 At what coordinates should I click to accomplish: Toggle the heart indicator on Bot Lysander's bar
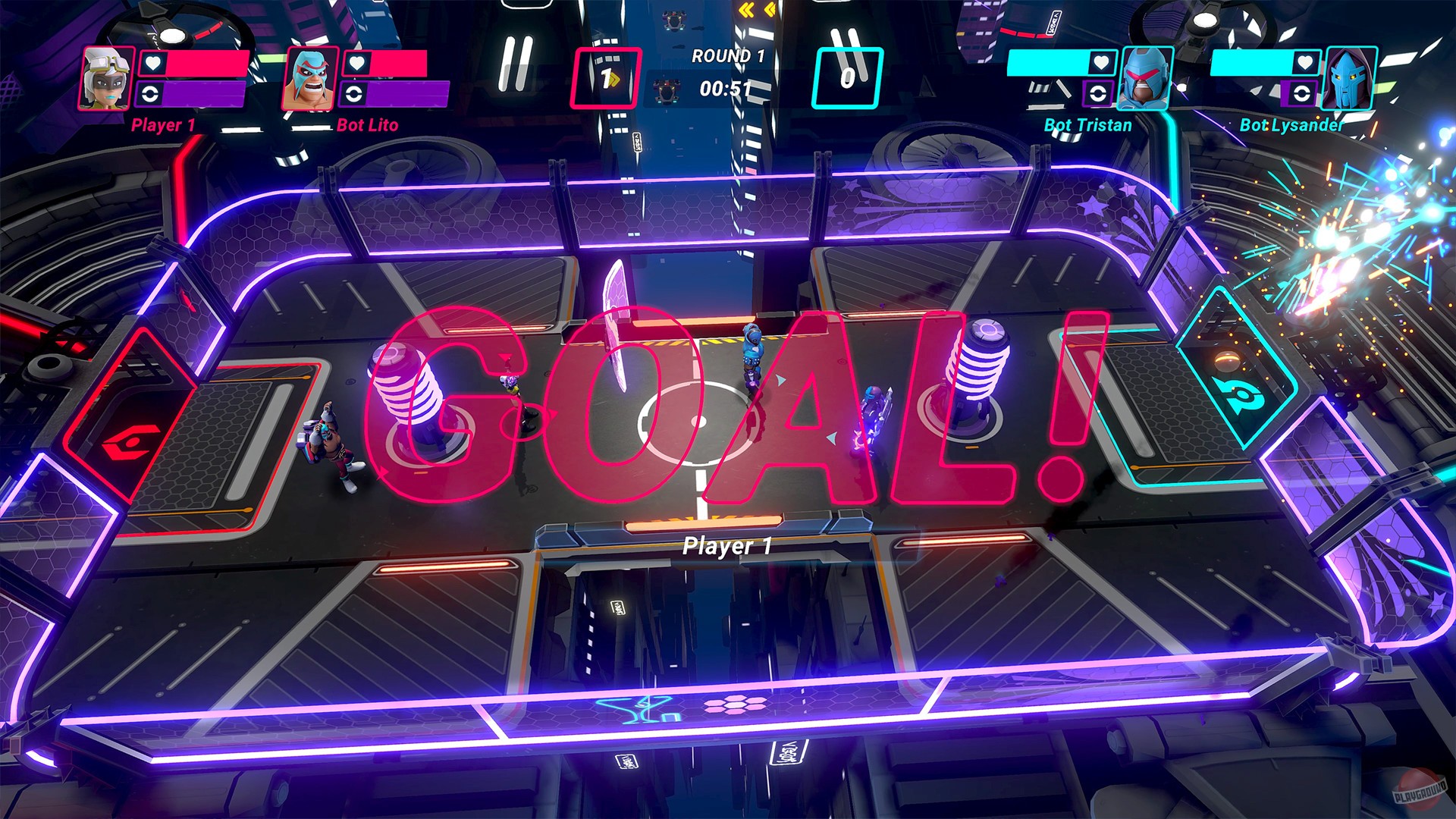[x=1306, y=64]
